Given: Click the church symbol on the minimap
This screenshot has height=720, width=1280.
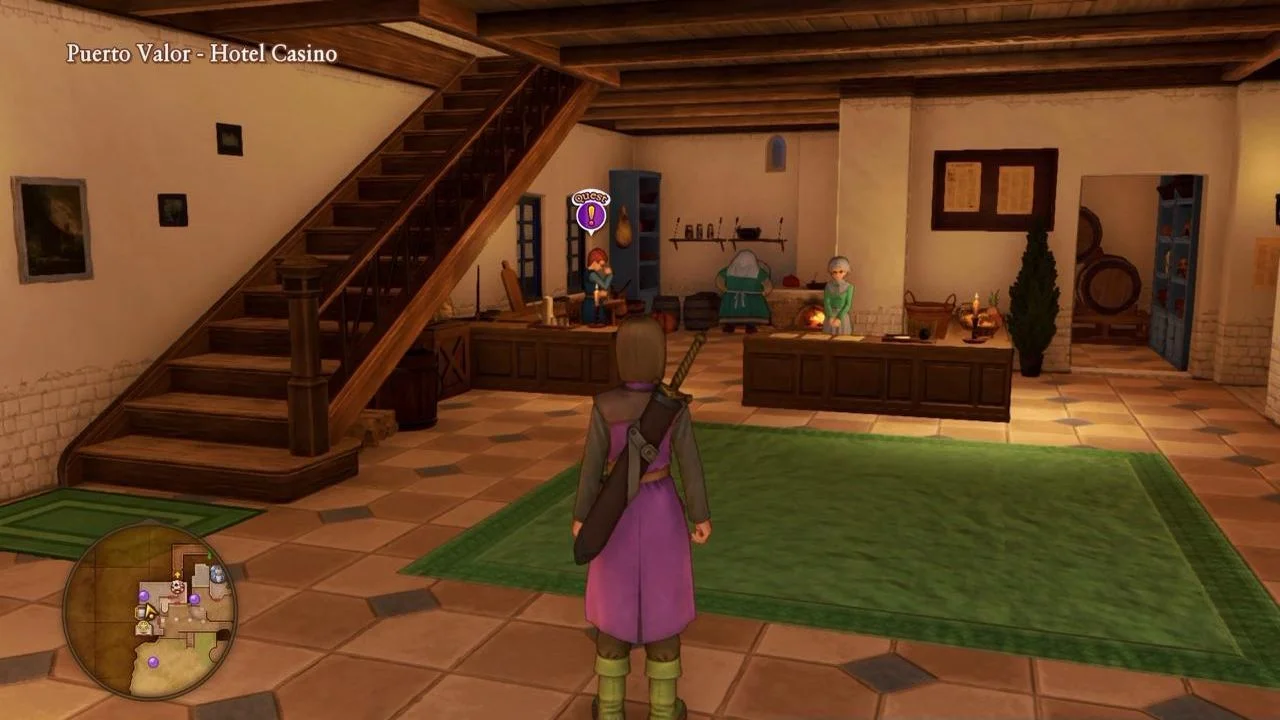Looking at the screenshot, I should [x=142, y=627].
